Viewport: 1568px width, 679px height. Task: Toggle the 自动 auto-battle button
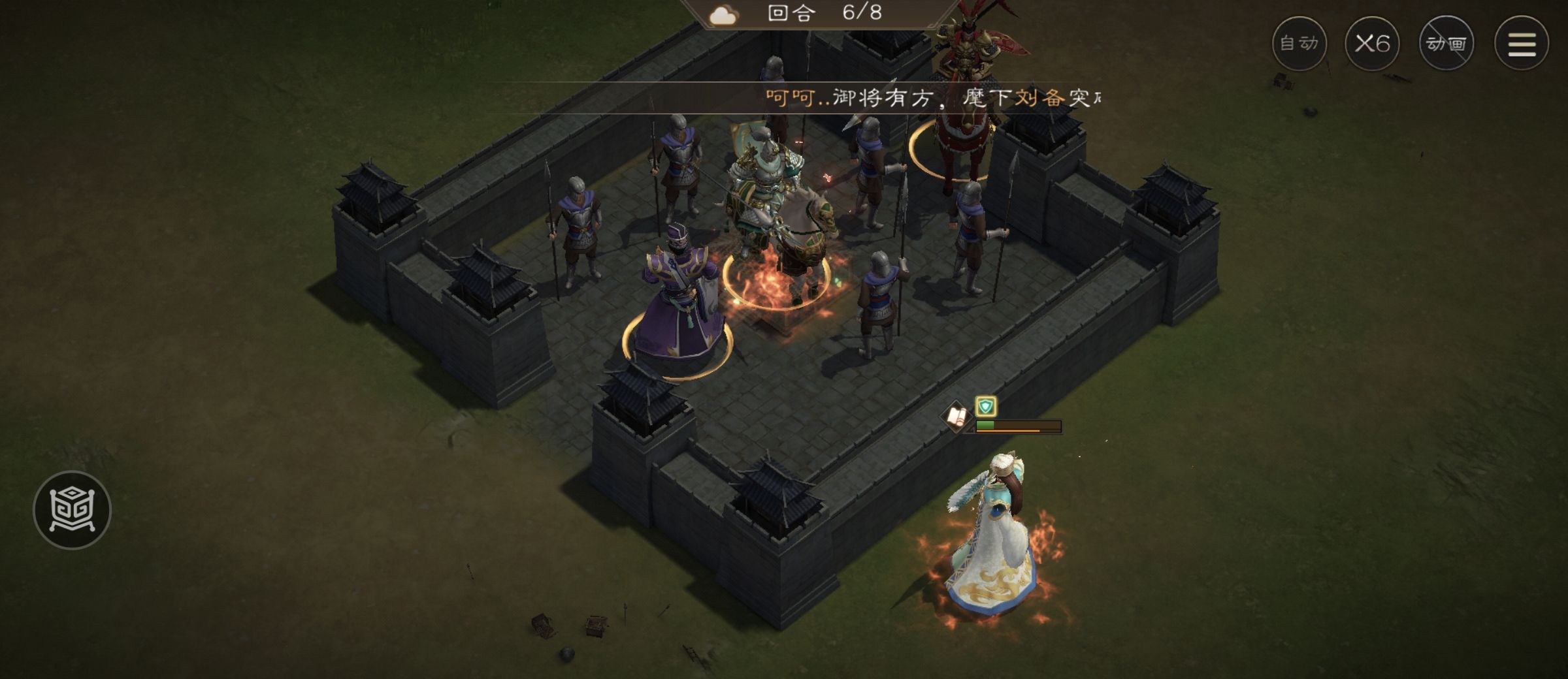[x=1299, y=44]
